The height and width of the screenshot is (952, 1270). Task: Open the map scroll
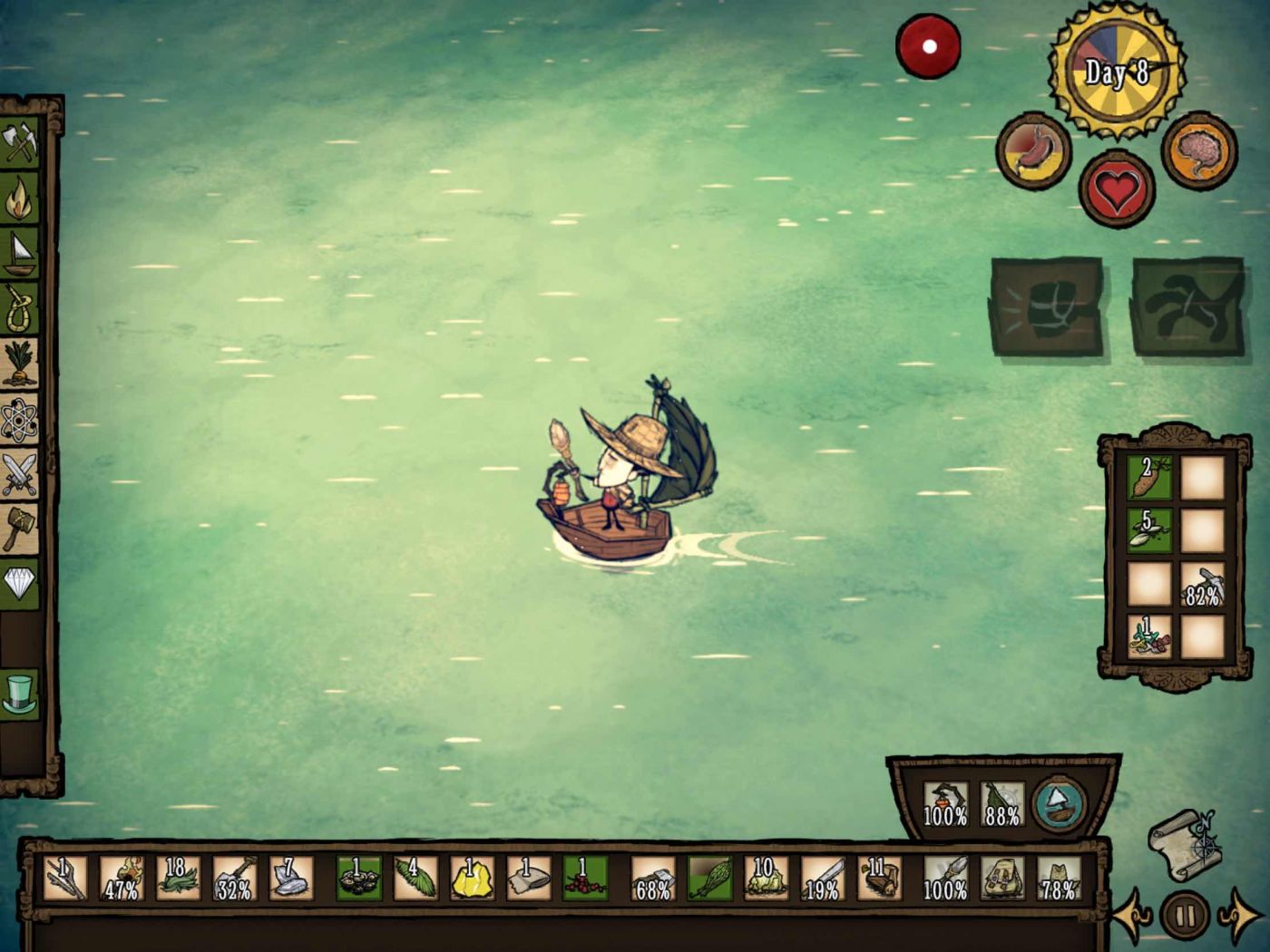coord(1186,843)
